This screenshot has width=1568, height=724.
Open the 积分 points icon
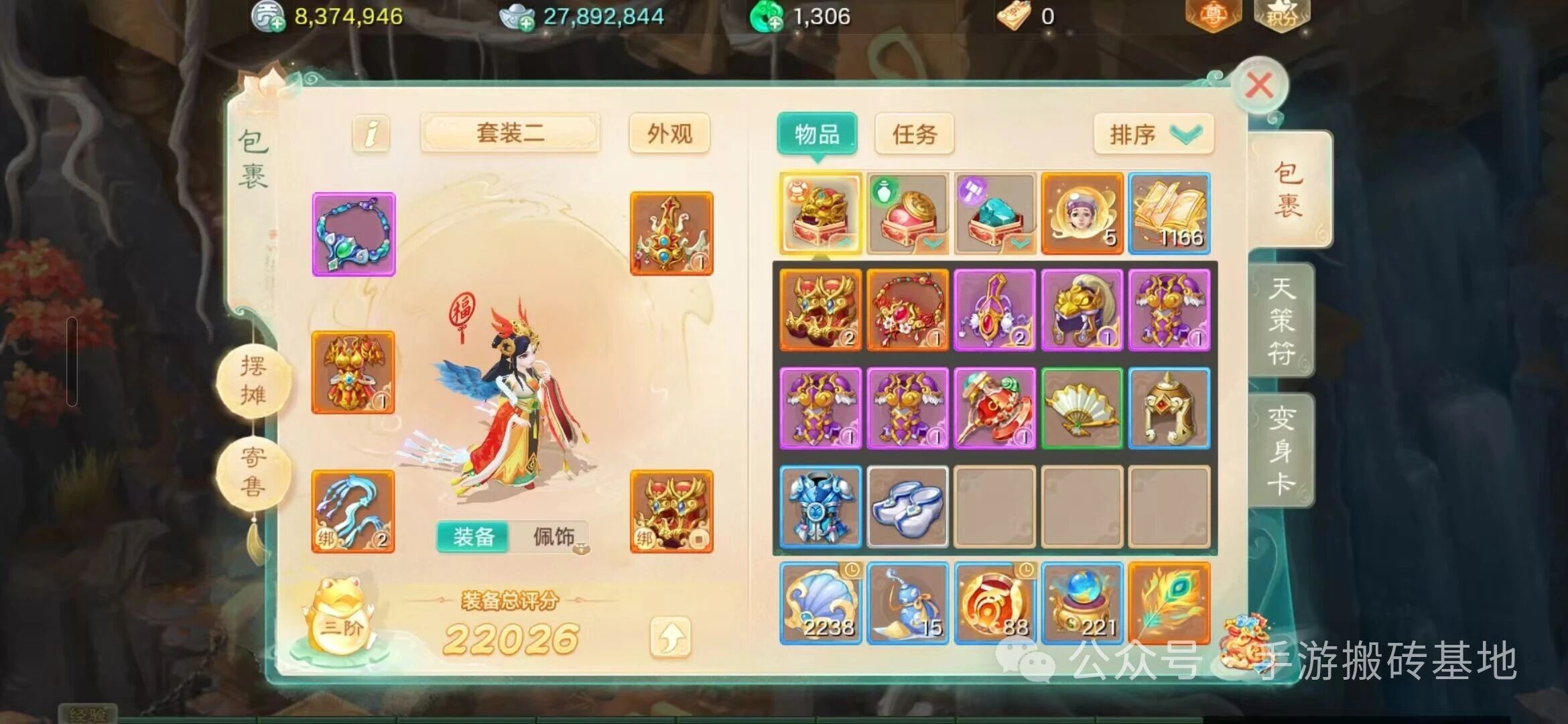click(1282, 15)
